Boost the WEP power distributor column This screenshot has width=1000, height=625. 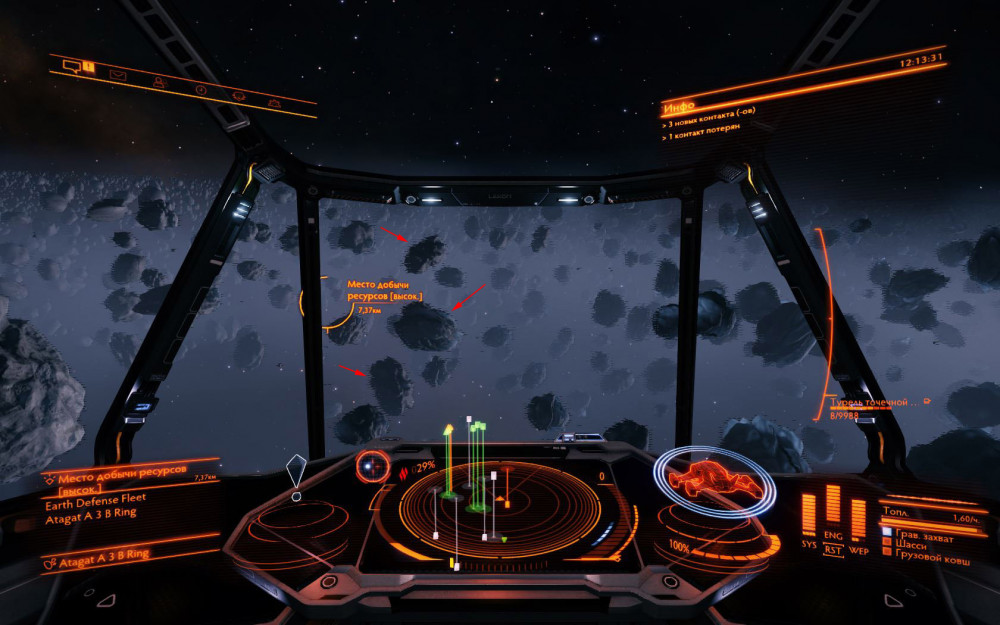(x=858, y=516)
